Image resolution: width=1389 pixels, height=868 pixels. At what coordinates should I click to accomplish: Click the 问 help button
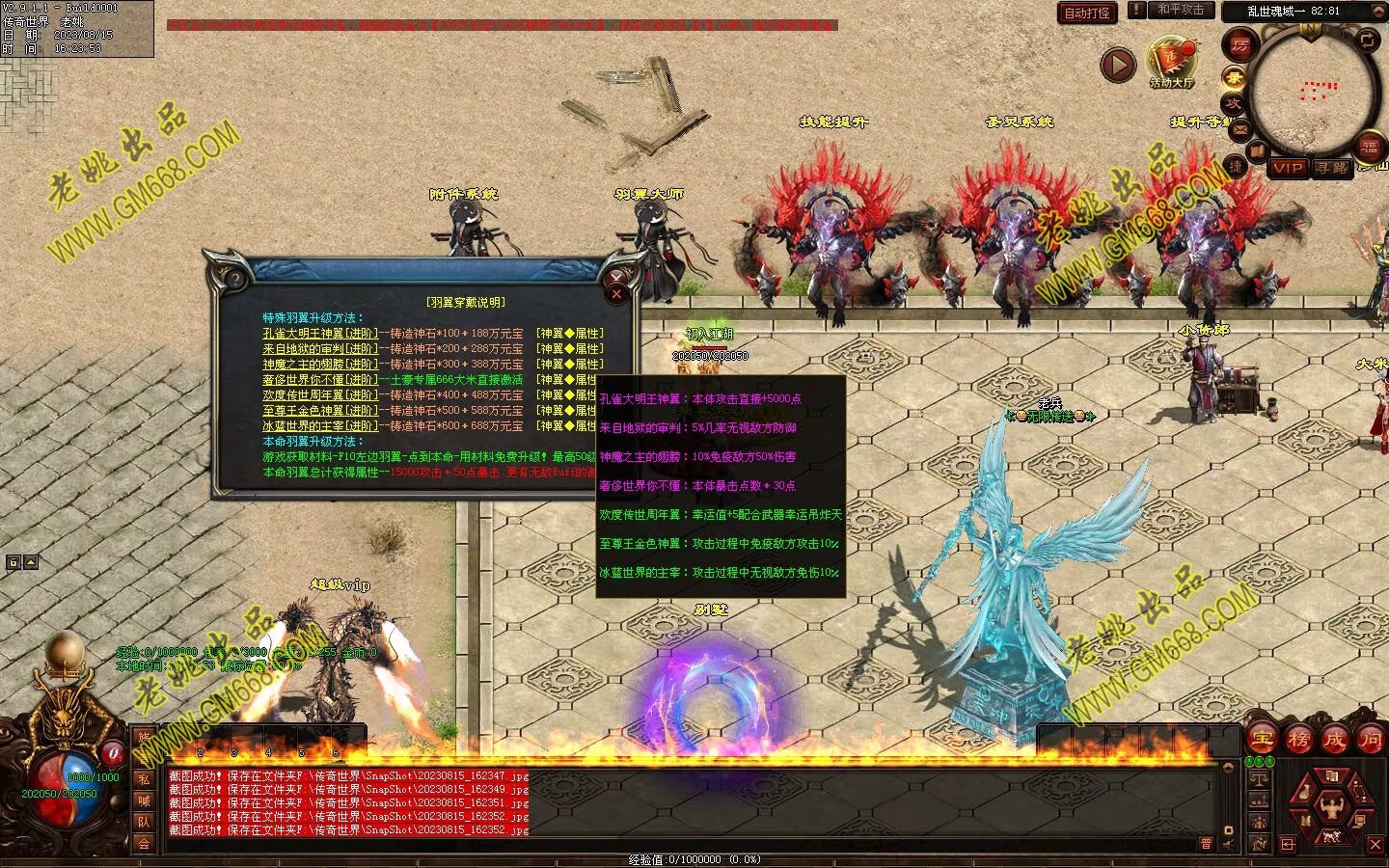(x=1370, y=740)
